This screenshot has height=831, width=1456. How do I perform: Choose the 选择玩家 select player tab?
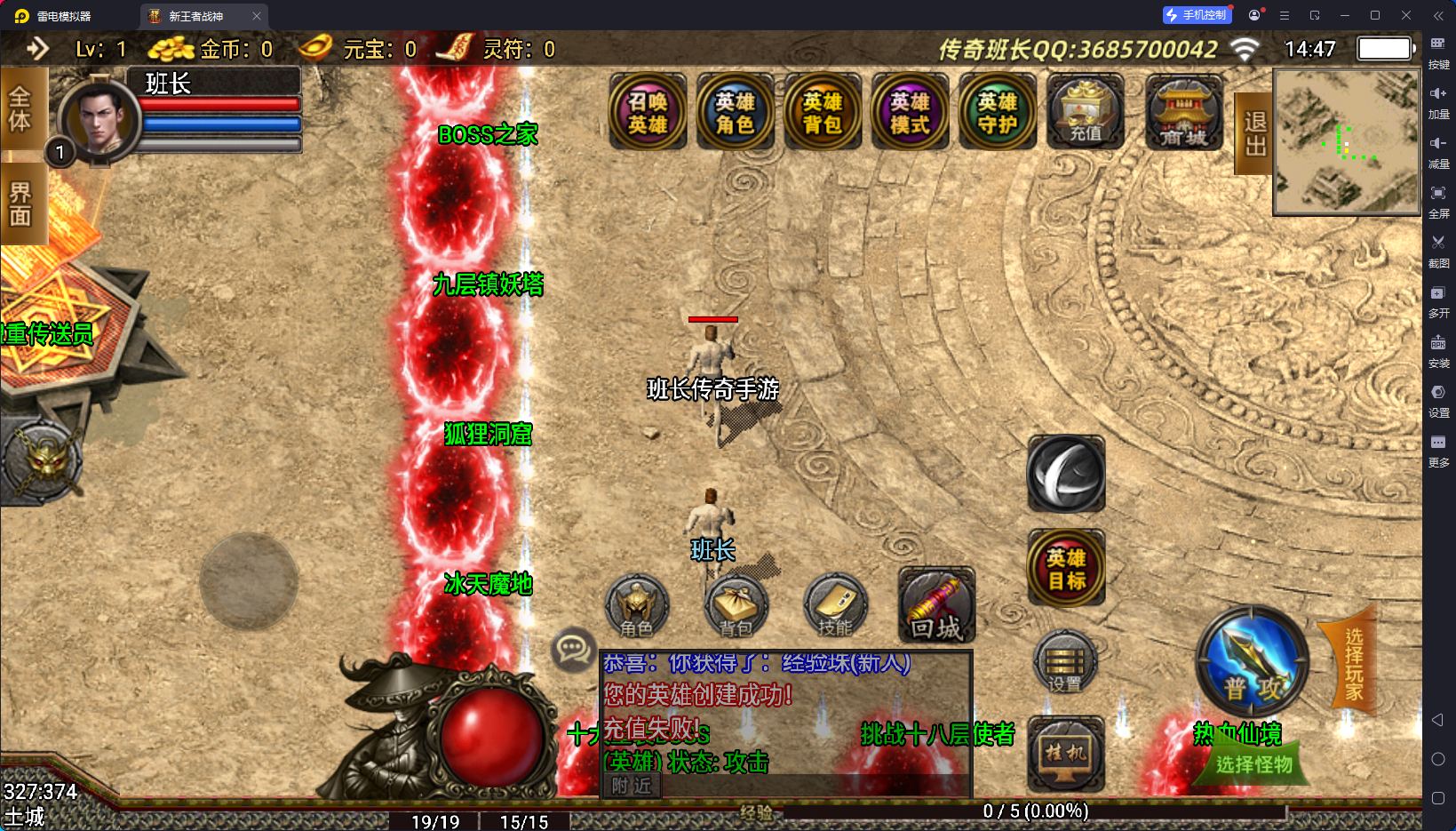click(1352, 663)
